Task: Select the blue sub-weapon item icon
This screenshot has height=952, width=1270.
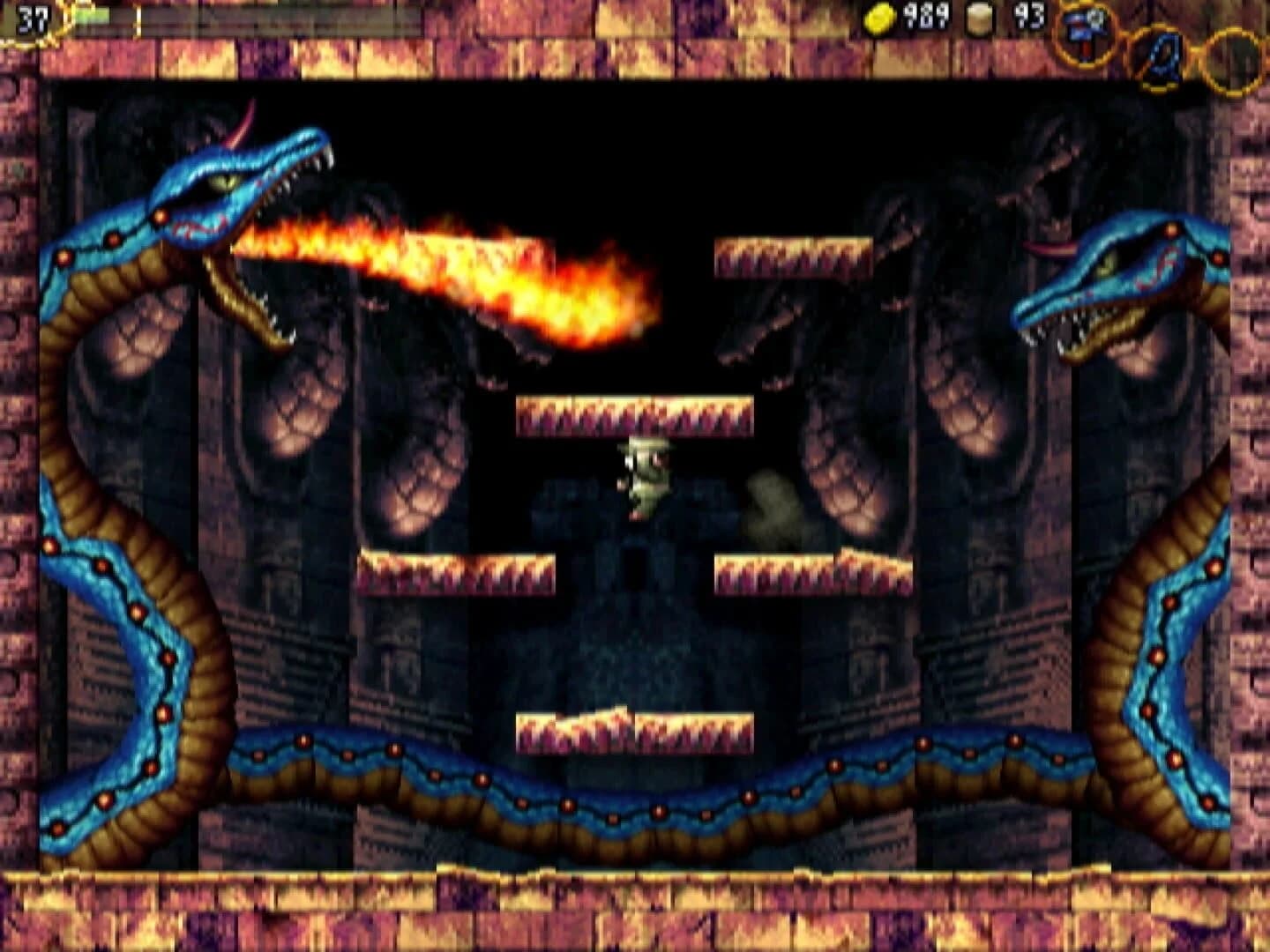Action: [1162, 57]
